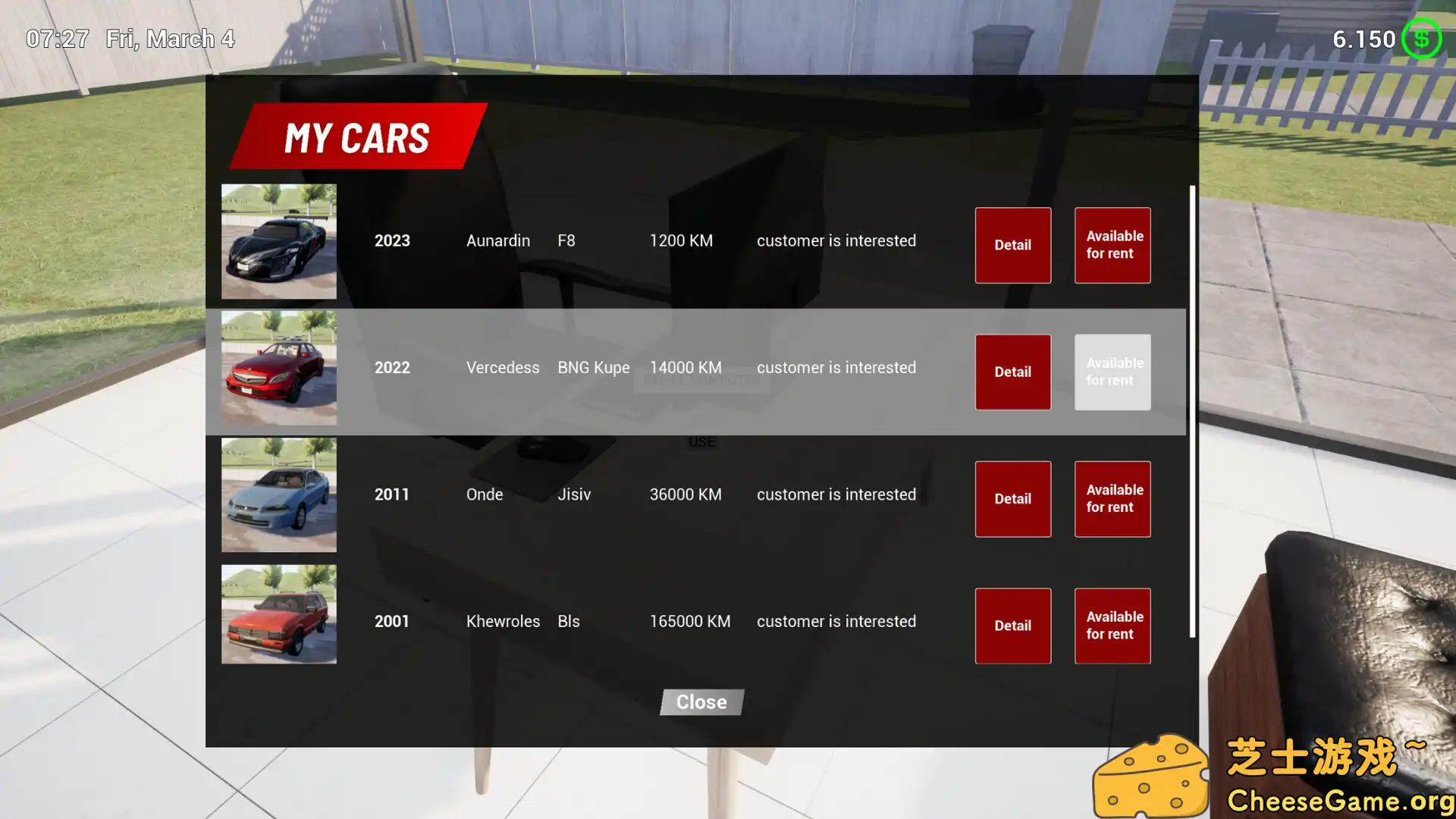The image size is (1456, 819).
Task: Enable Available for rent on the Onde Jisiv
Action: [x=1112, y=498]
